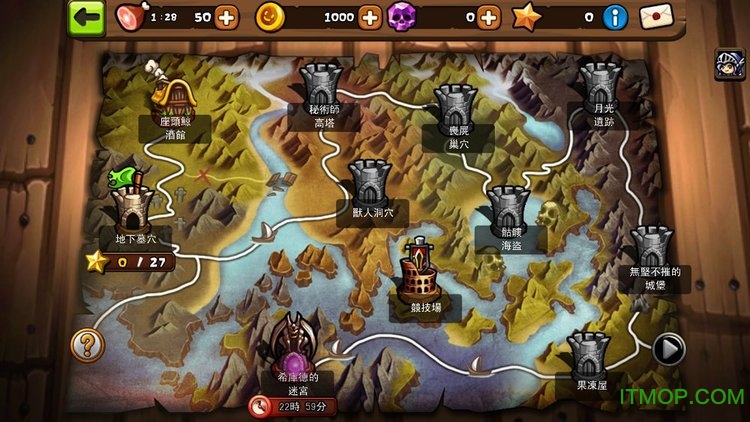The height and width of the screenshot is (422, 750).
Task: Go back using the green arrow button
Action: pos(88,17)
